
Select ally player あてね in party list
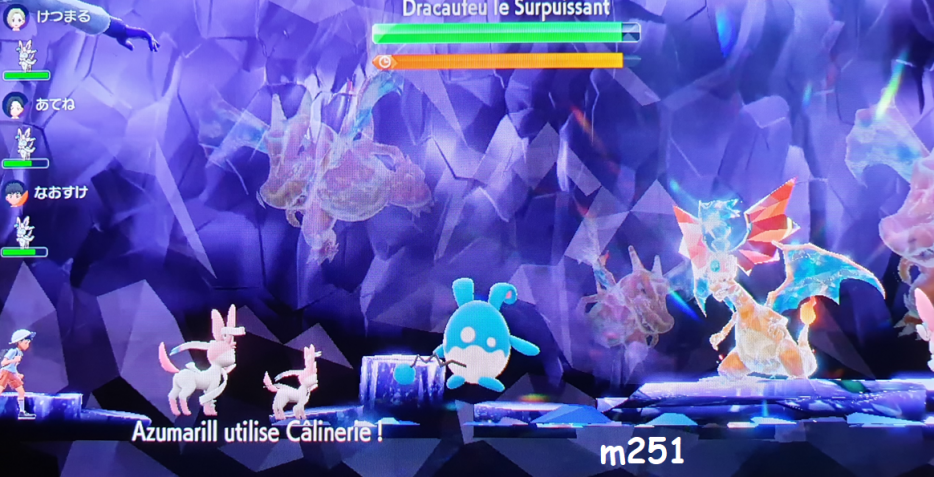[x=44, y=104]
